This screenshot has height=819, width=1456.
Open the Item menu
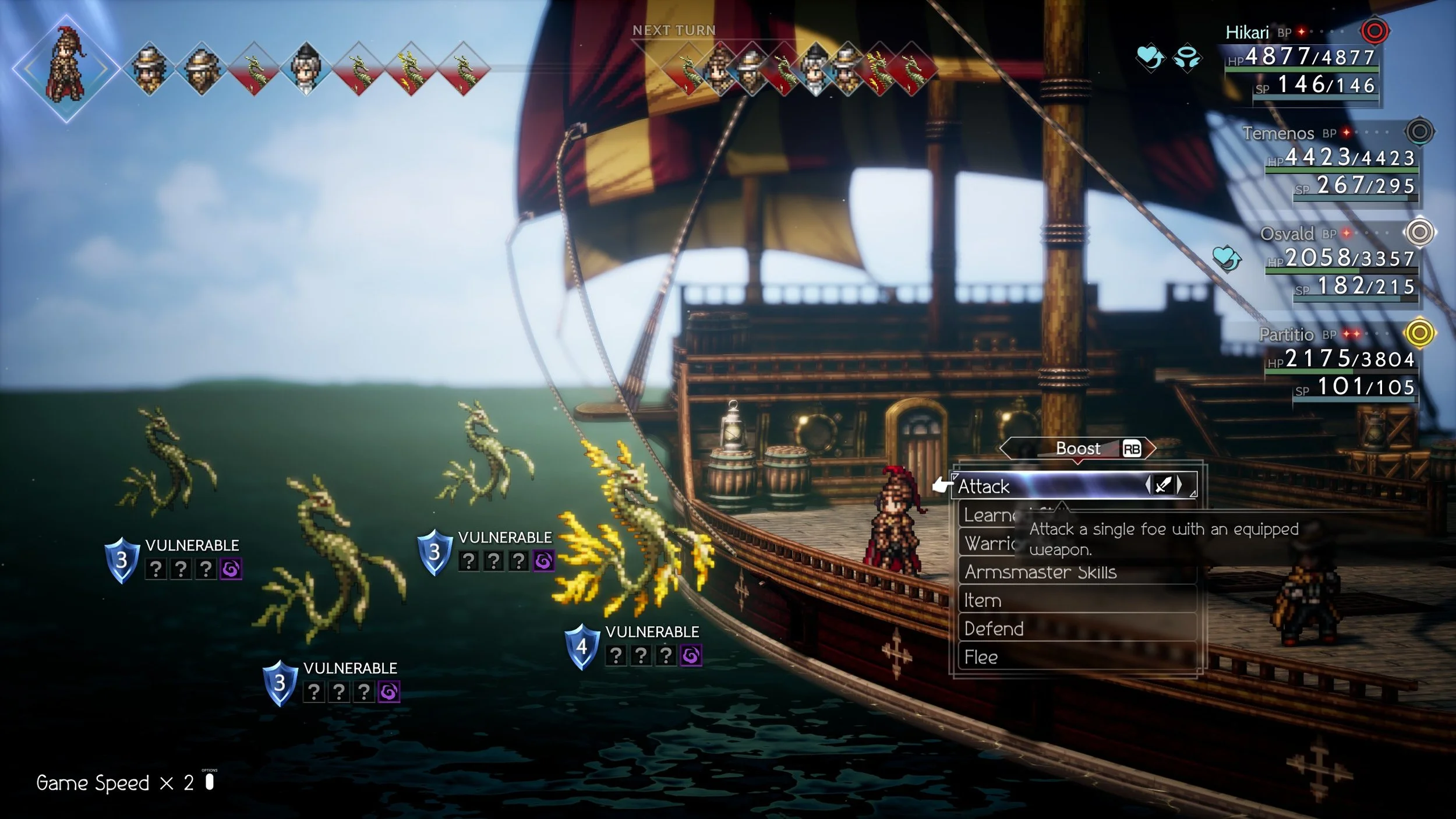point(983,601)
